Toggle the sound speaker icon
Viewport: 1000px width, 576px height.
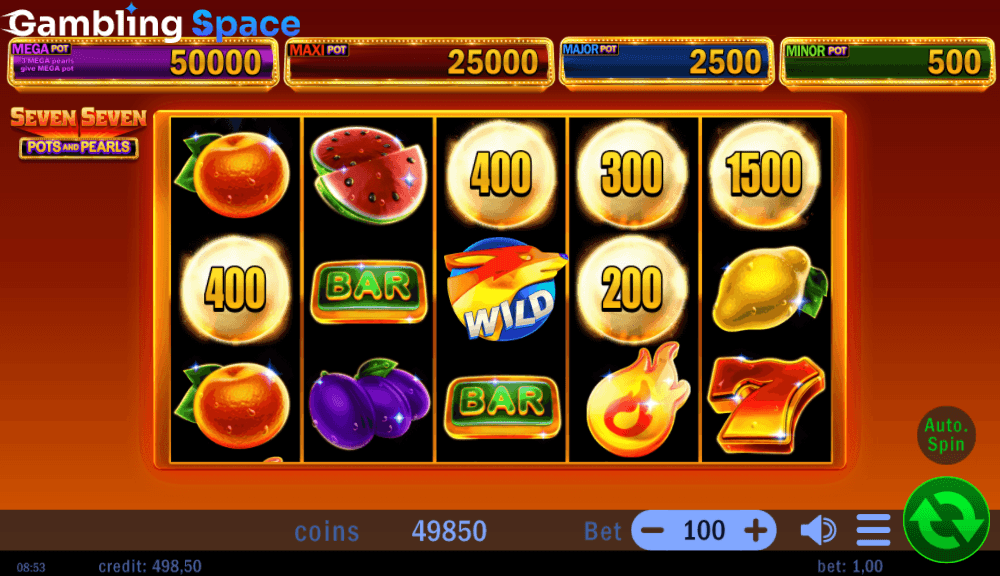point(819,530)
